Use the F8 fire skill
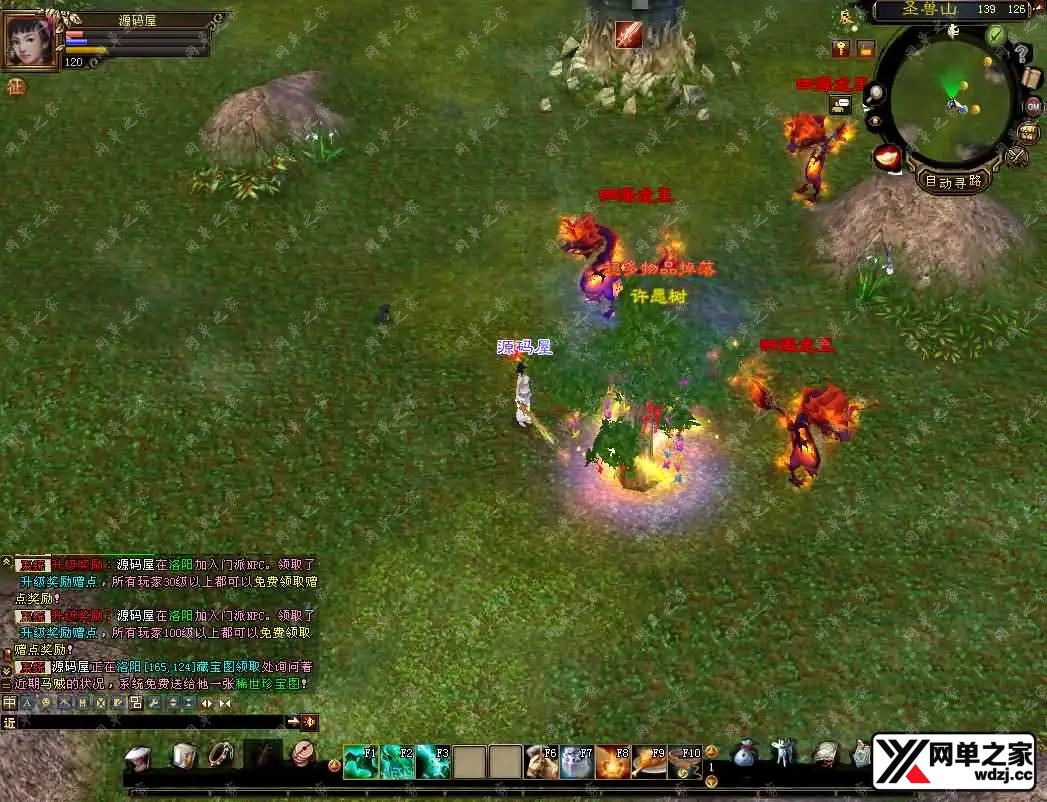The height and width of the screenshot is (802, 1047). (x=613, y=761)
